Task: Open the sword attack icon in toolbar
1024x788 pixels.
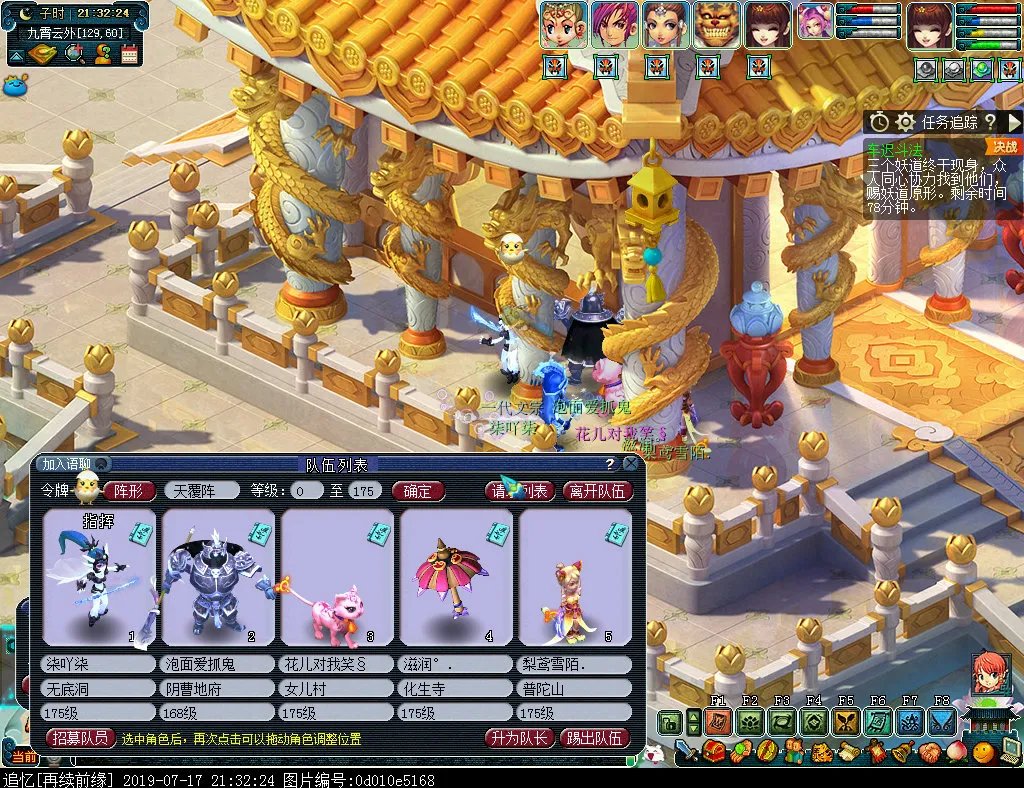Action: [686, 750]
